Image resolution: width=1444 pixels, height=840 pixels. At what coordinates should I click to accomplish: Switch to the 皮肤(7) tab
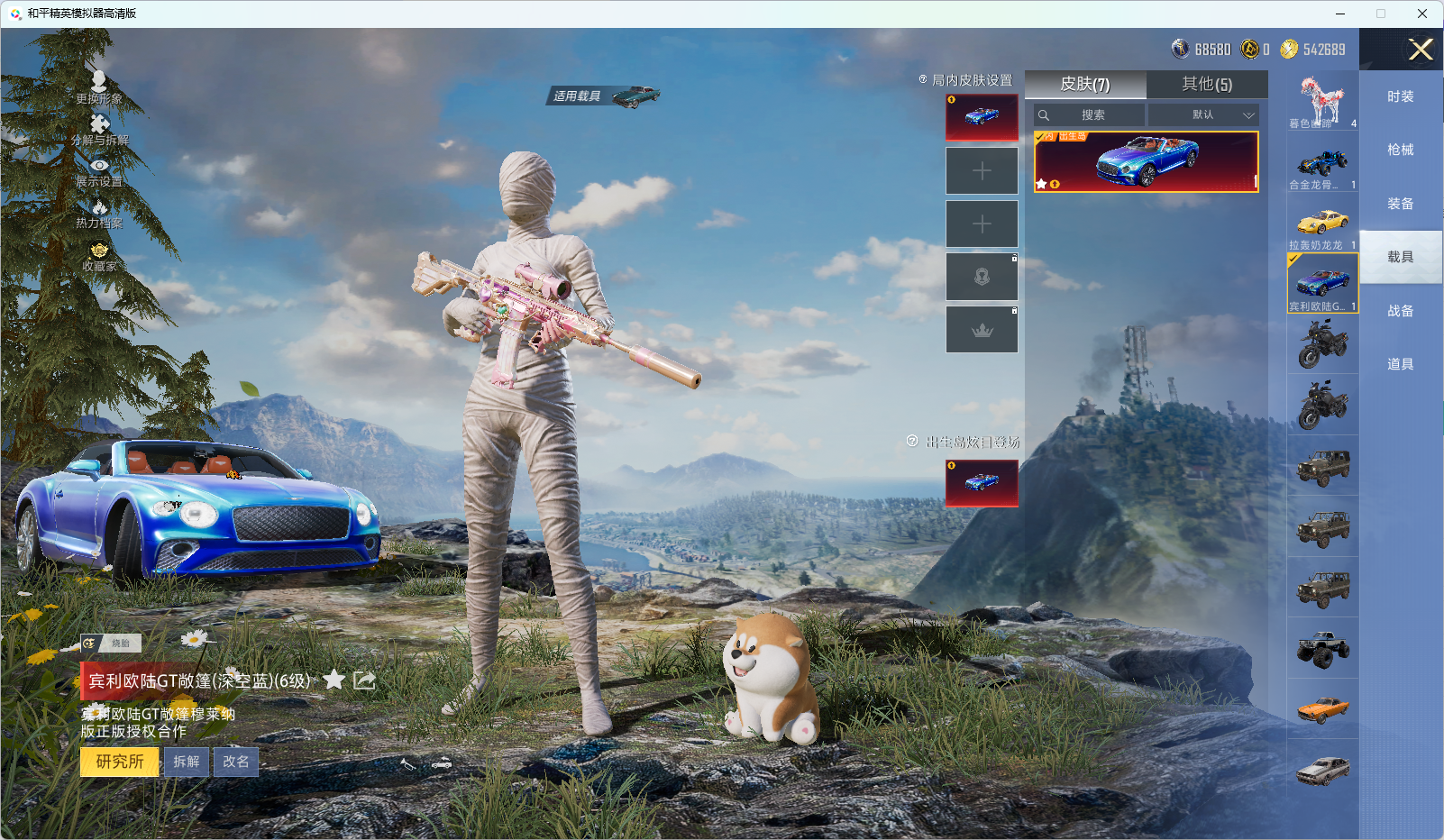click(x=1085, y=84)
